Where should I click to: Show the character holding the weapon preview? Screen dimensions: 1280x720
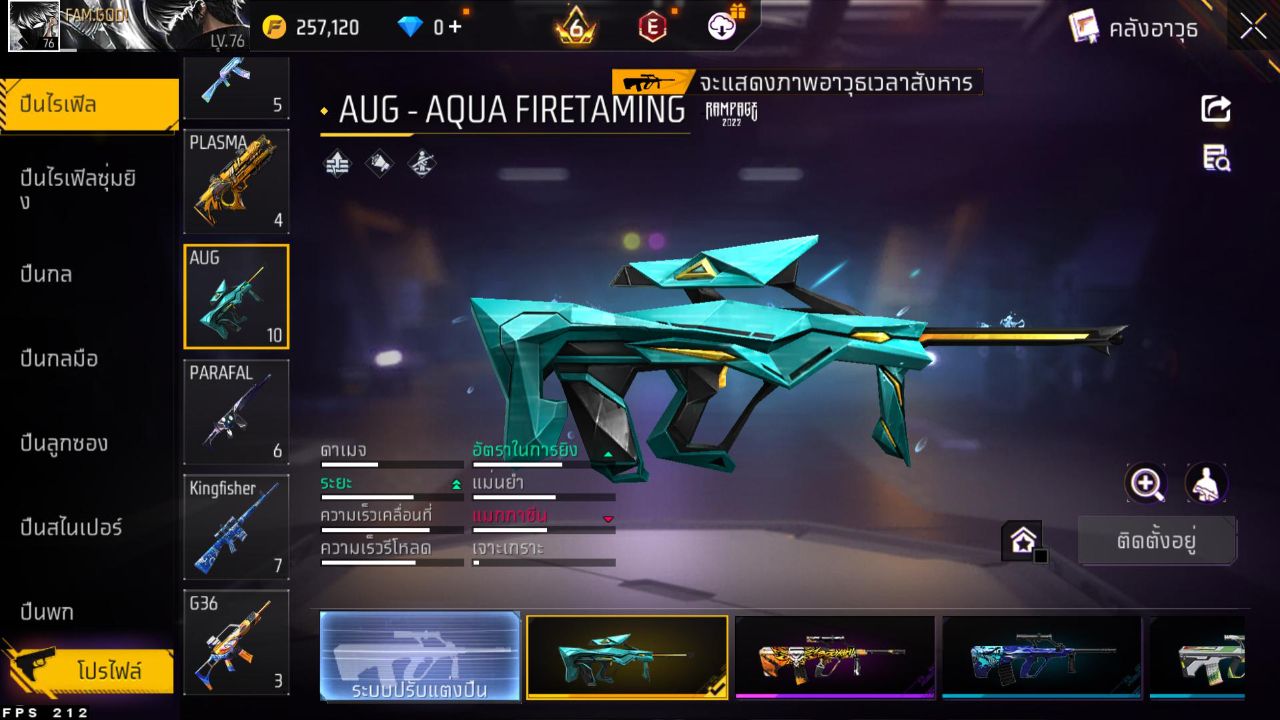tap(1205, 483)
